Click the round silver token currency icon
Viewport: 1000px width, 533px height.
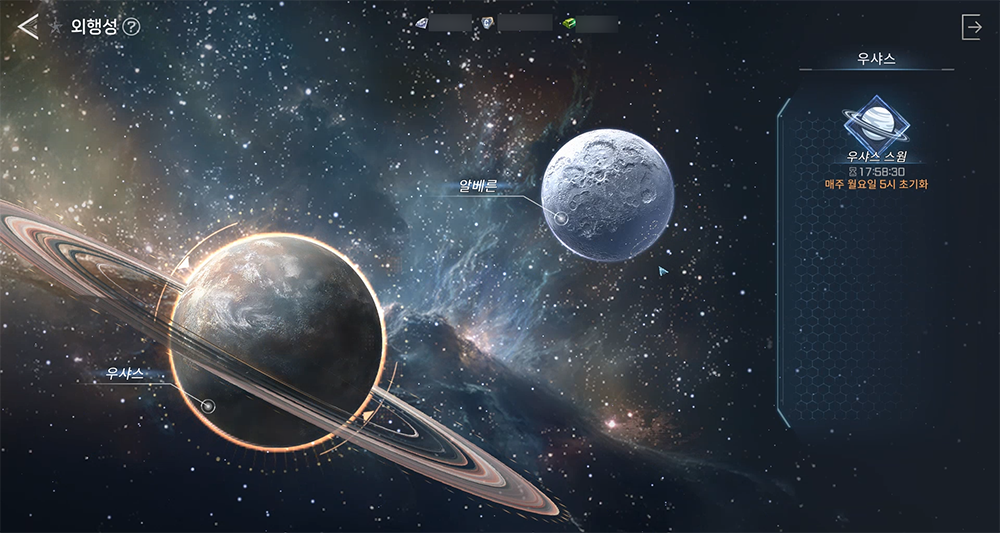(489, 23)
